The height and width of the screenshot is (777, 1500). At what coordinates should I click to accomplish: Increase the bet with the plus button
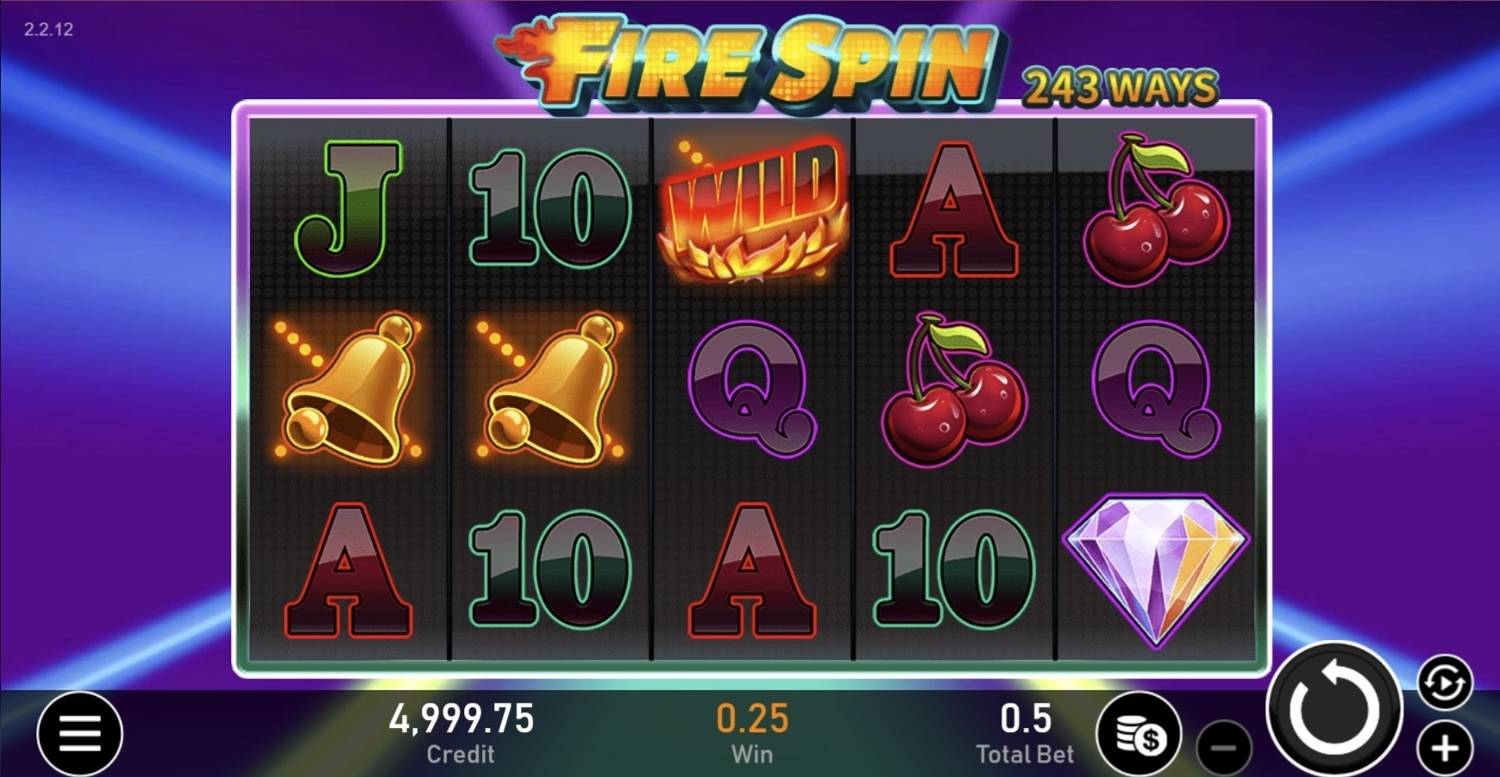1442,750
